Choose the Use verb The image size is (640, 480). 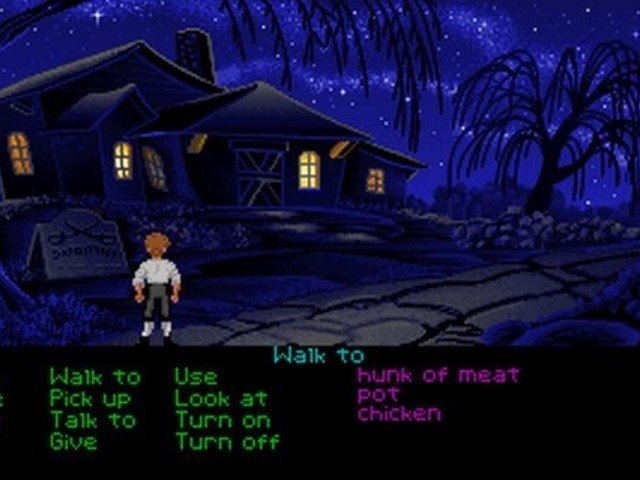coord(196,377)
